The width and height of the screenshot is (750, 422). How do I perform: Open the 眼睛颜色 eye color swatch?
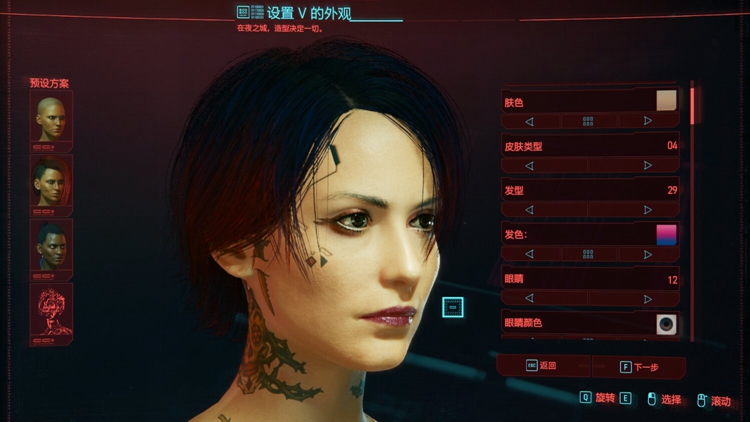[x=666, y=323]
